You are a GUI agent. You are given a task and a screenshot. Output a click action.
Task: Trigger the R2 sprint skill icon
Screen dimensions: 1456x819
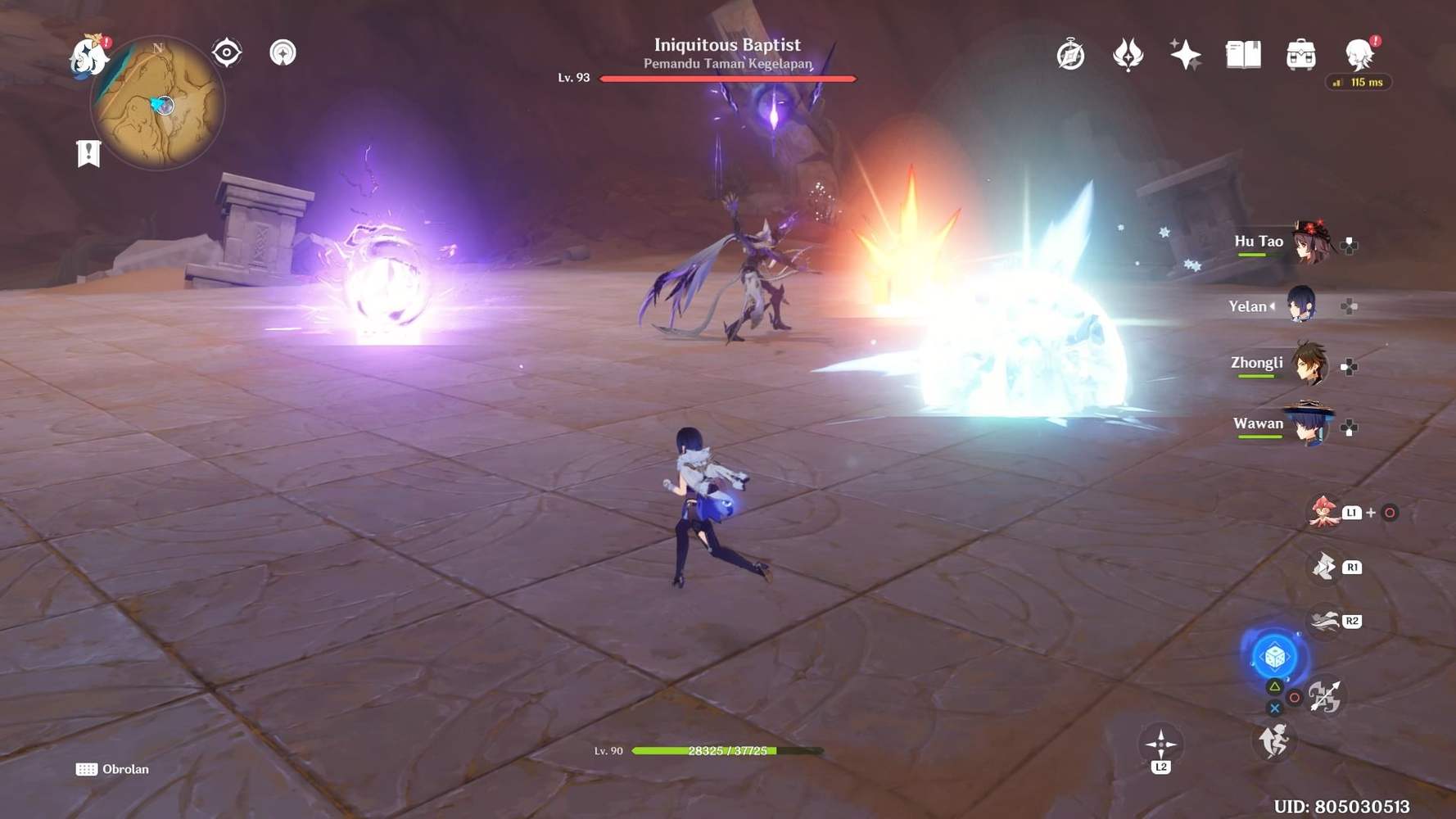coord(1324,621)
